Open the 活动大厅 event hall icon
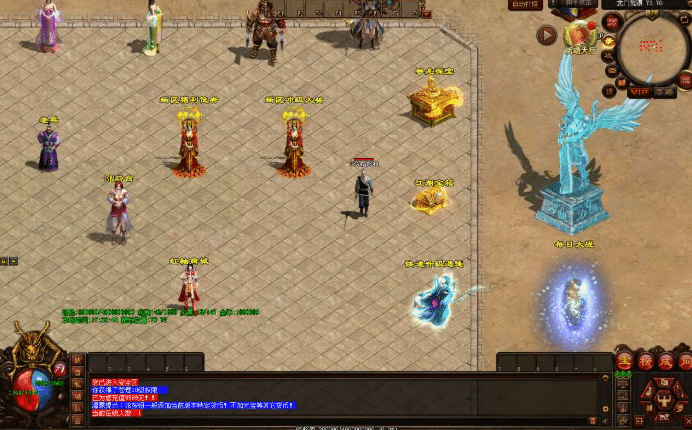The width and height of the screenshot is (692, 430). coord(579,38)
